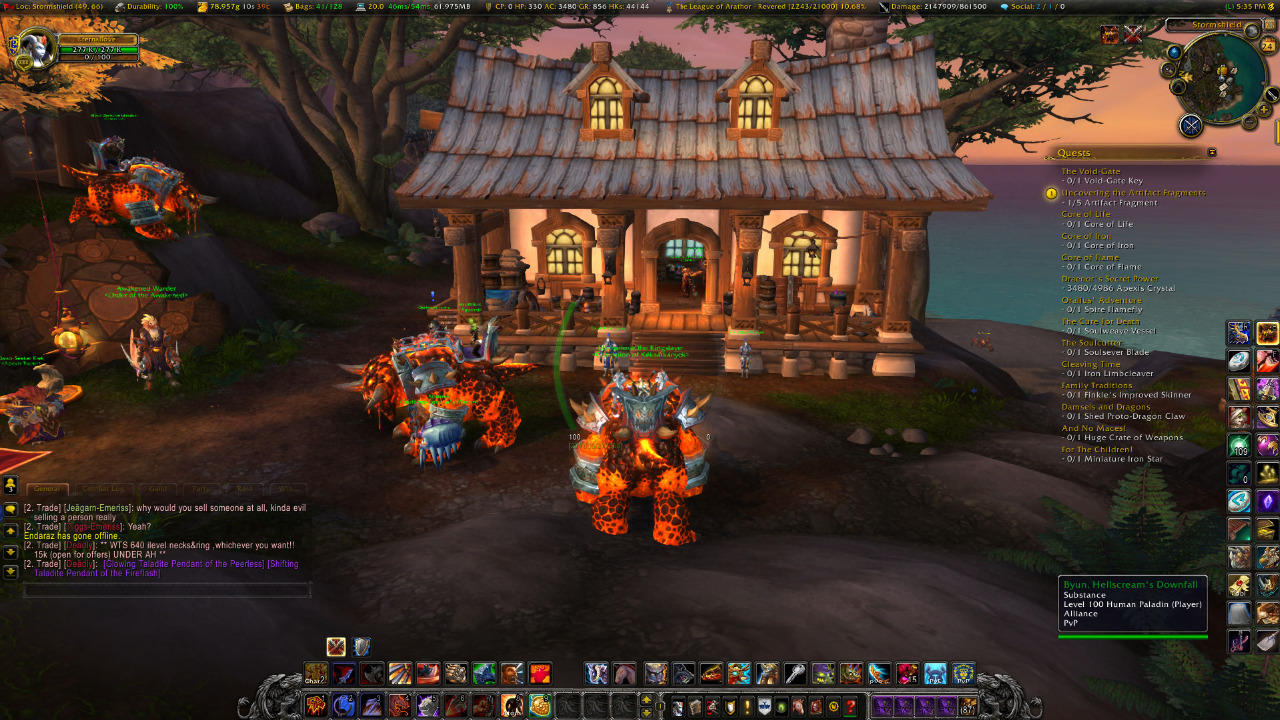
Task: Click the chat input box
Action: click(x=167, y=591)
